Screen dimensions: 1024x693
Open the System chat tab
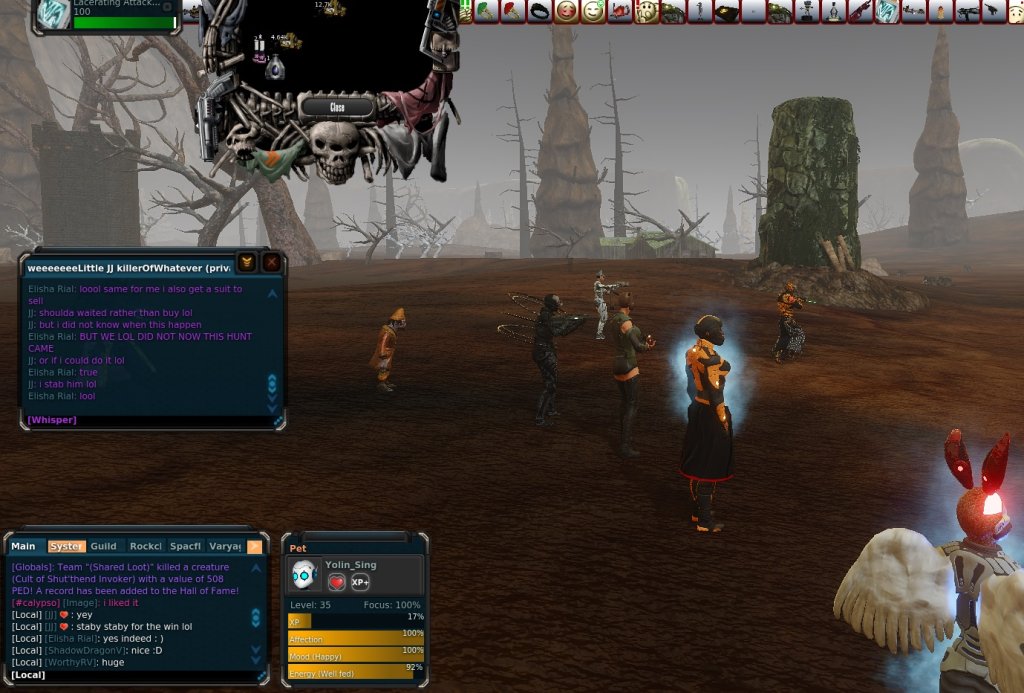pyautogui.click(x=65, y=546)
